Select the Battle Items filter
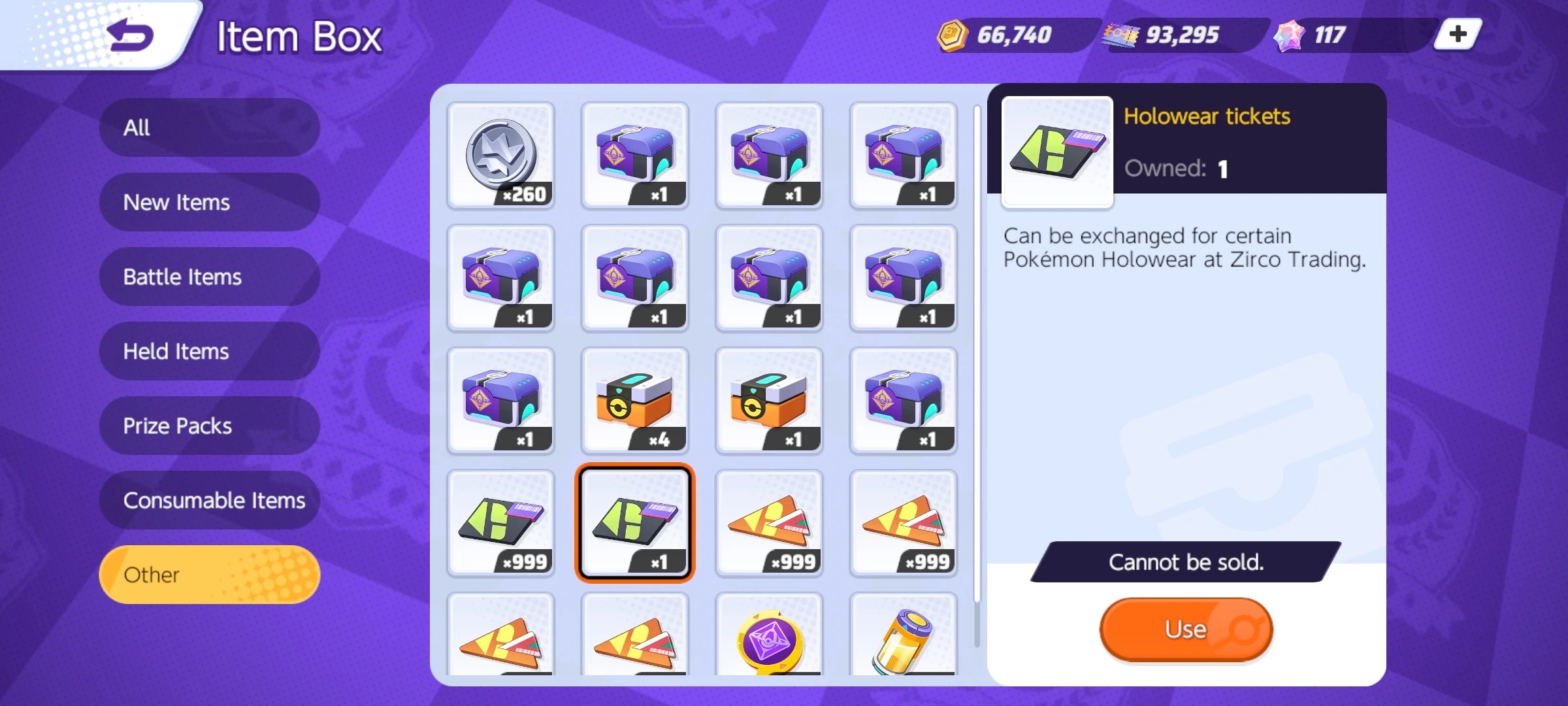Image resolution: width=1568 pixels, height=706 pixels. tap(209, 277)
